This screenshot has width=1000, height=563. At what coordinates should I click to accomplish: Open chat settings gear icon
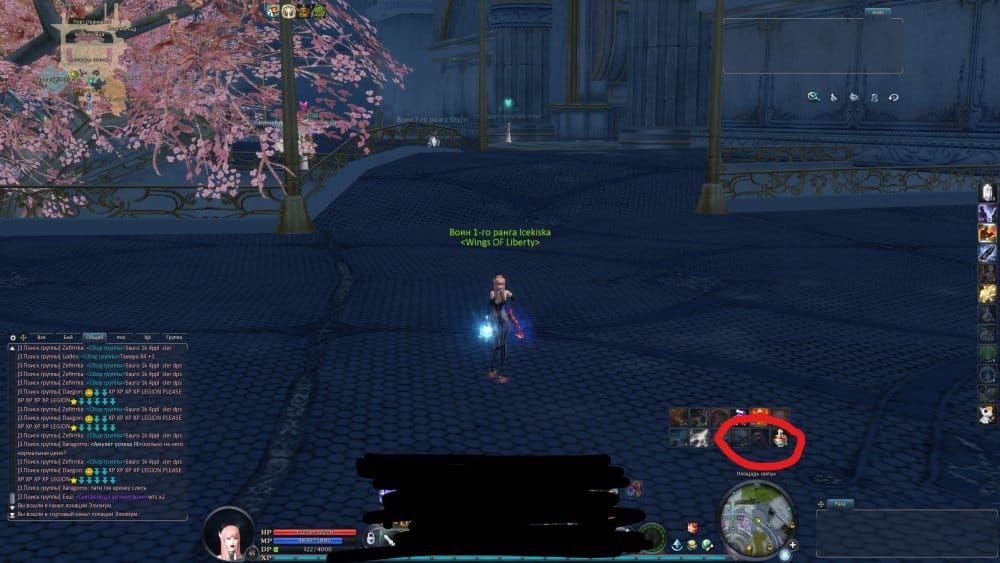click(13, 338)
